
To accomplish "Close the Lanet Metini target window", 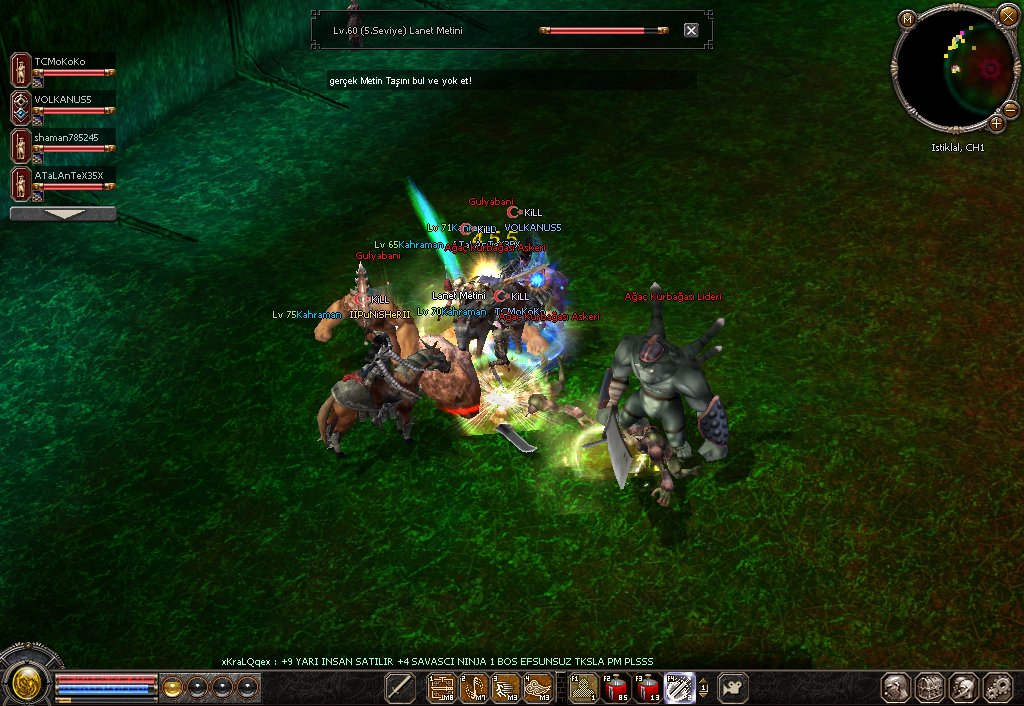I will tap(691, 30).
